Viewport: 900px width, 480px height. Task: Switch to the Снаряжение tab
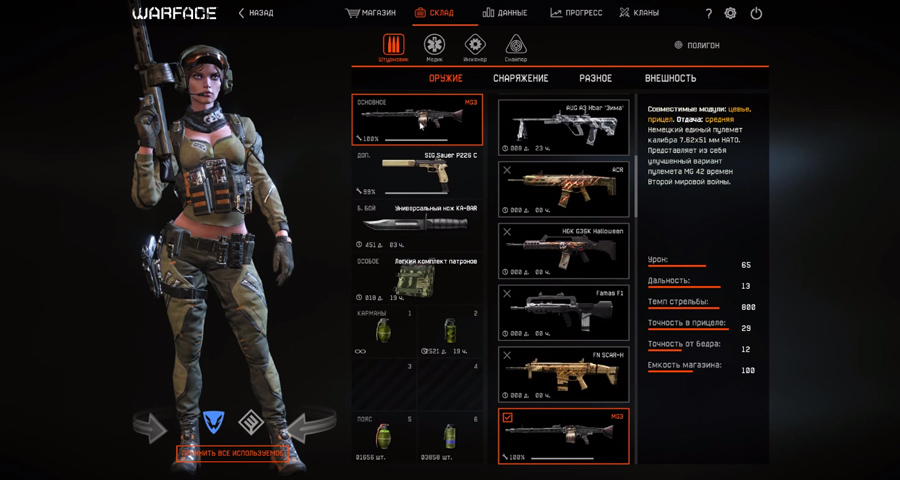click(x=520, y=78)
